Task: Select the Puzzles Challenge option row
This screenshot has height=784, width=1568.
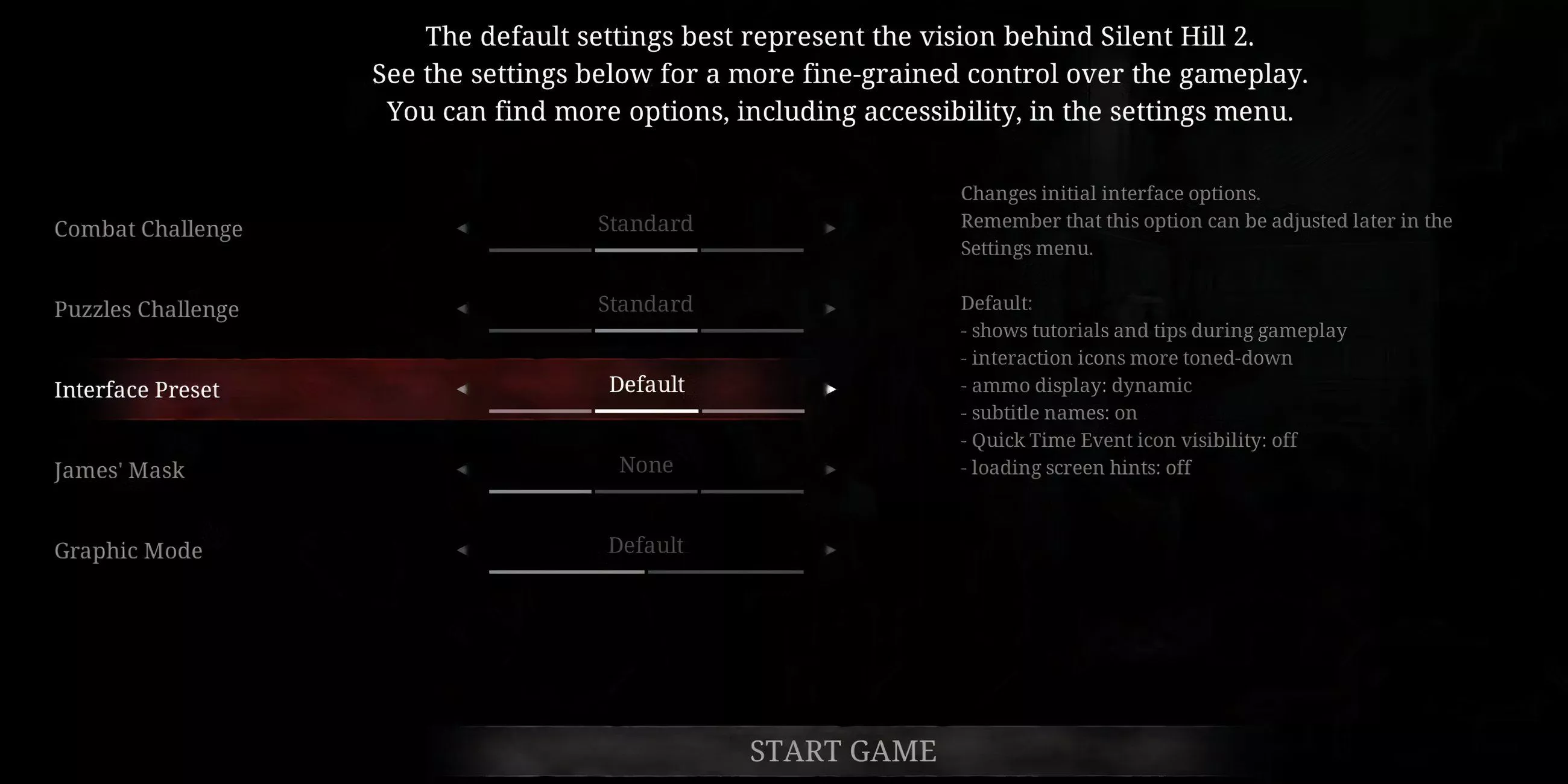Action: (146, 309)
